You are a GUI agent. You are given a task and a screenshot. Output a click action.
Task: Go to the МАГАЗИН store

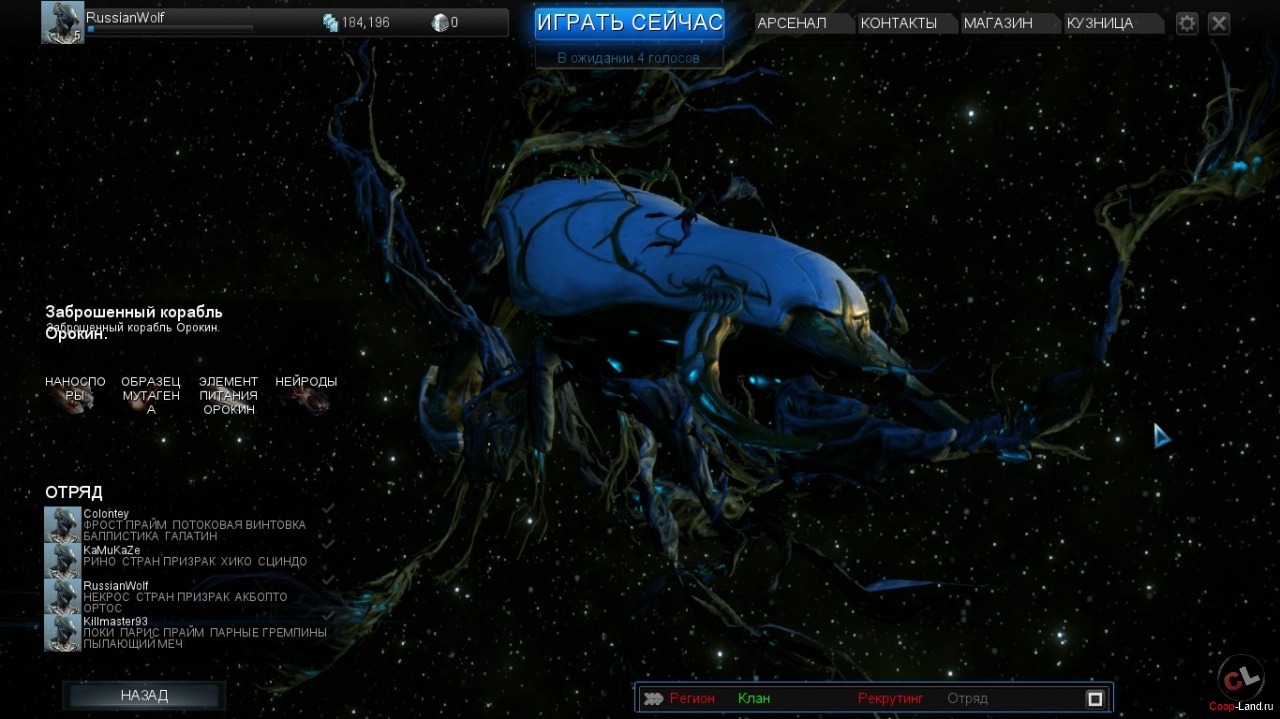click(998, 23)
